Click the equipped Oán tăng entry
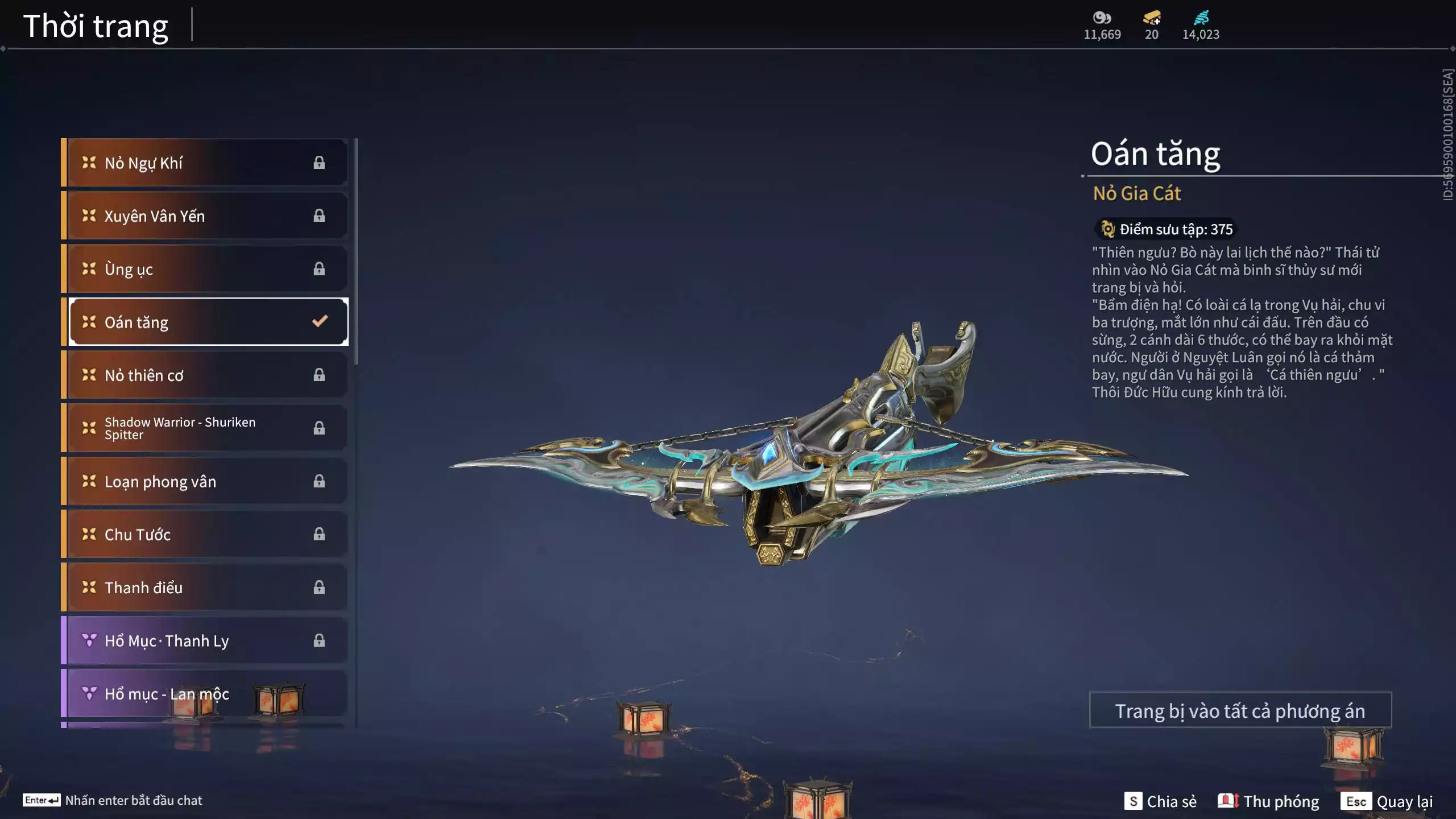Screen dimensions: 1456x819 coord(208,322)
